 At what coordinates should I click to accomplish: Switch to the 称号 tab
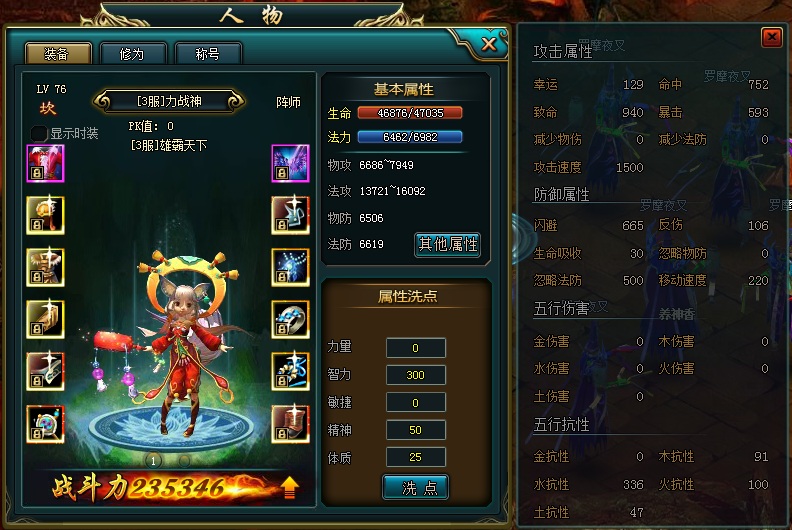[x=207, y=54]
